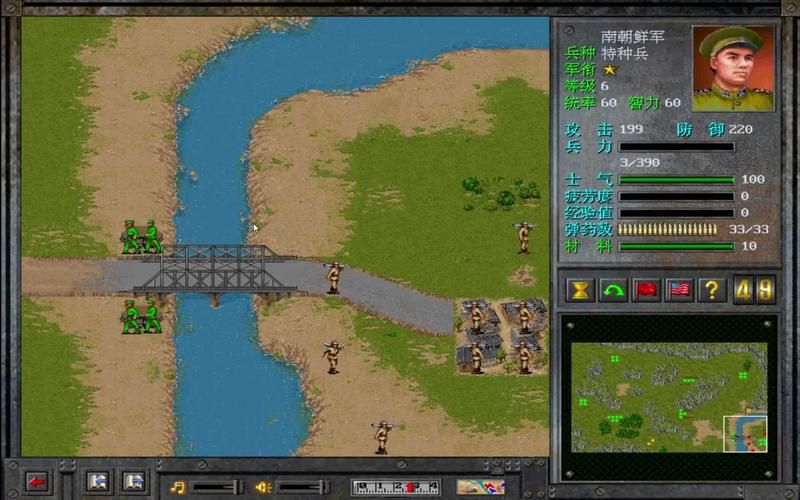
Task: Click the hourglass end-turn button
Action: 580,290
